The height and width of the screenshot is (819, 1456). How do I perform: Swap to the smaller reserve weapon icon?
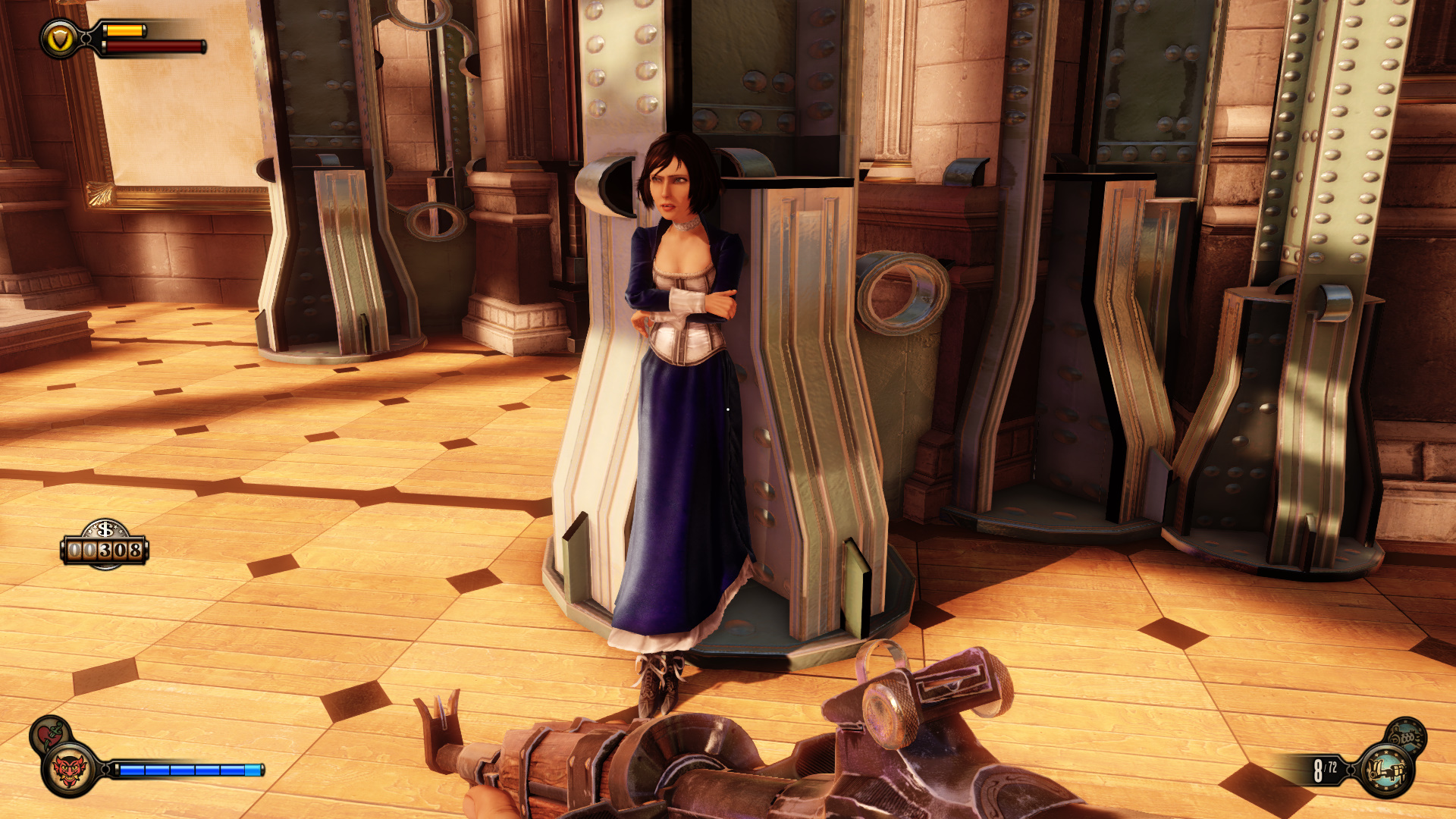1406,734
